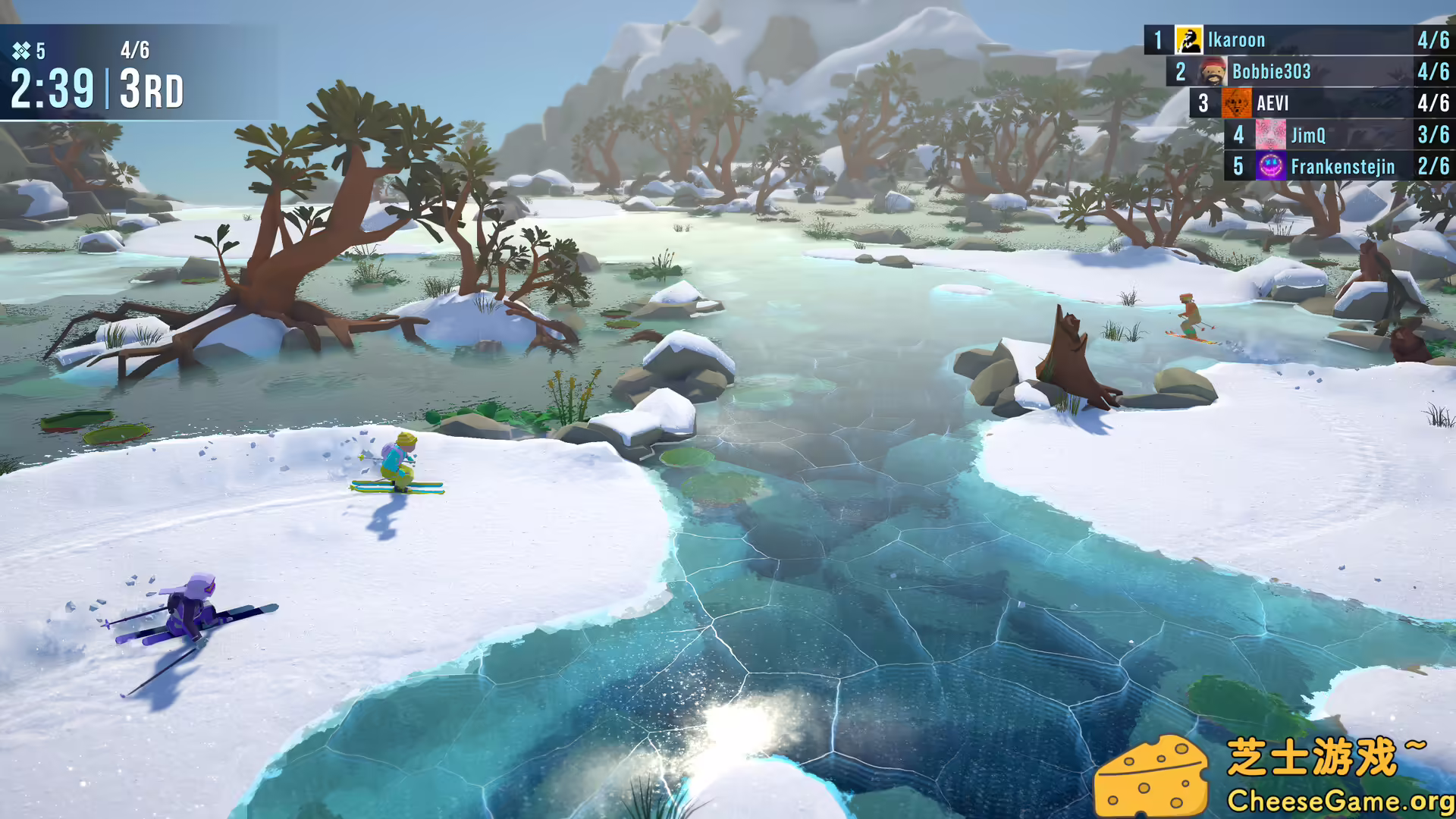Select Bobbie303's bearded avatar portrait
The width and height of the screenshot is (1456, 819).
pyautogui.click(x=1213, y=72)
